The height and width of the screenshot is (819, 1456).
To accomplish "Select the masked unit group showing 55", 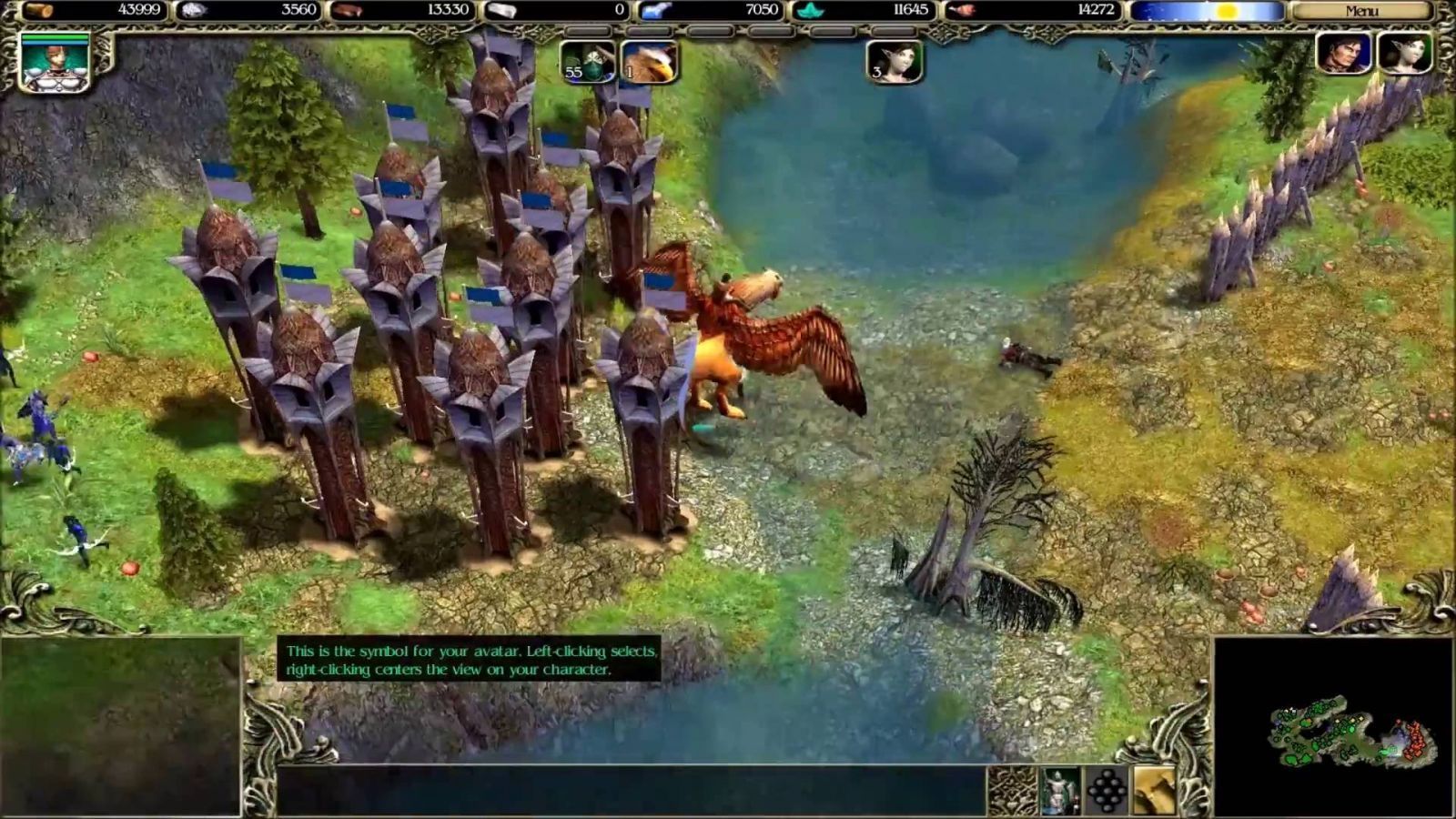I will coord(587,62).
